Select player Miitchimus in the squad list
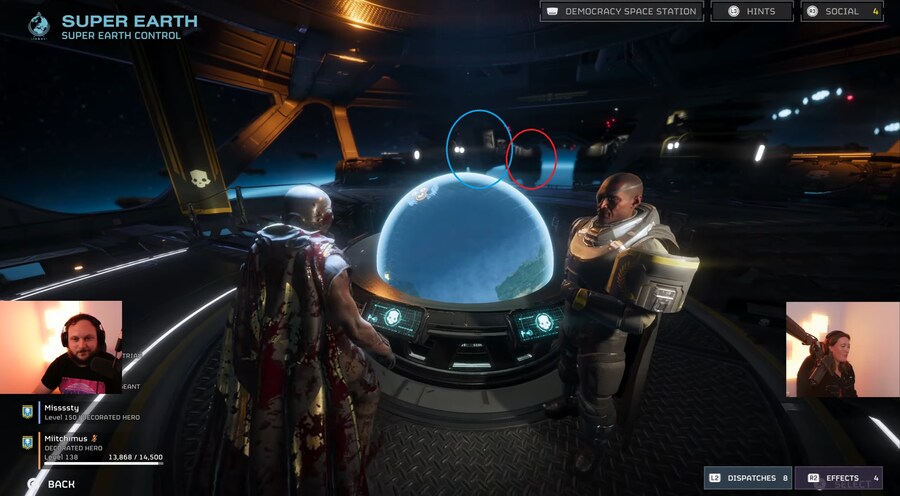The width and height of the screenshot is (900, 496). pos(90,444)
